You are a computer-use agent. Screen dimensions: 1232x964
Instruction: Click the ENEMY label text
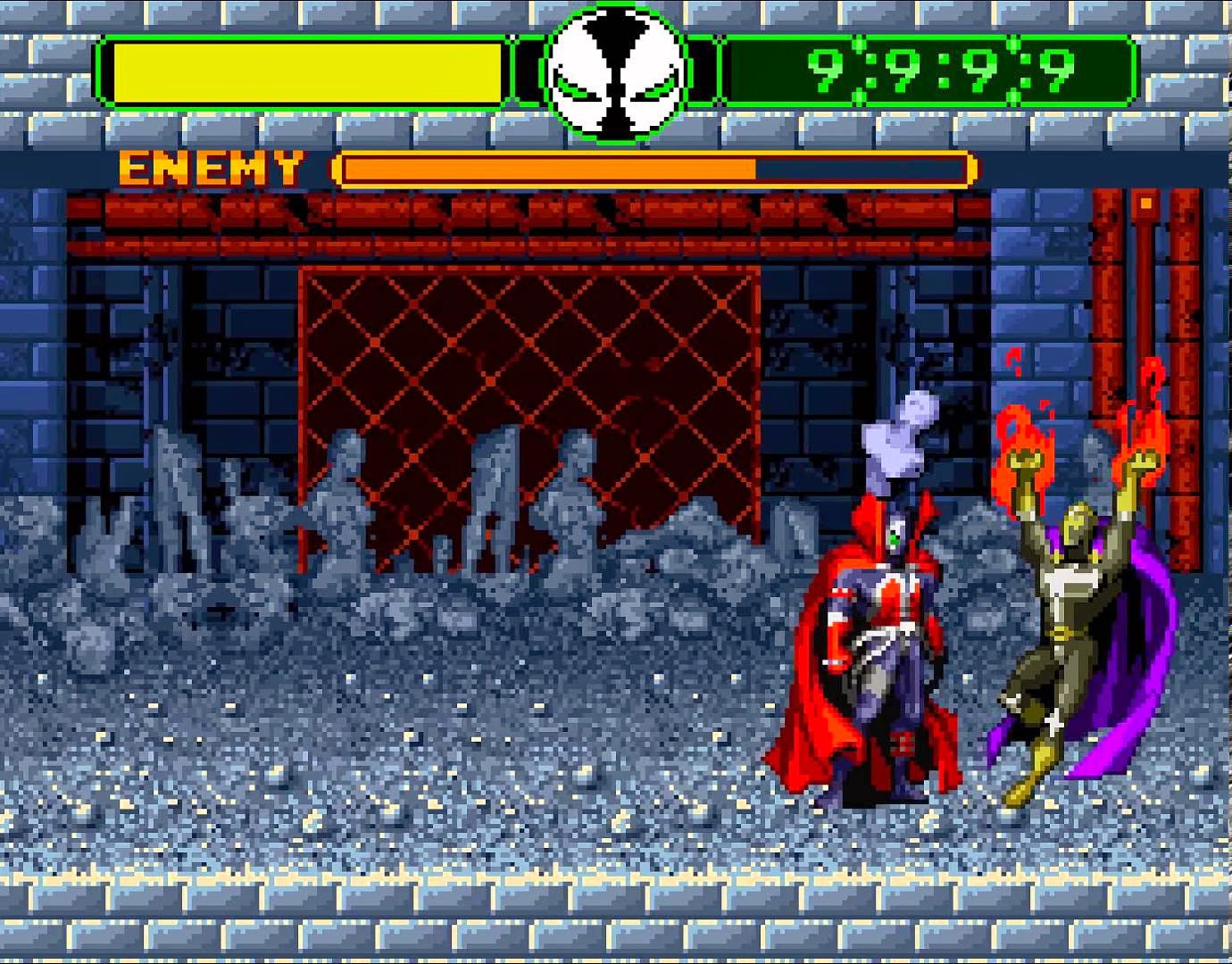point(210,166)
